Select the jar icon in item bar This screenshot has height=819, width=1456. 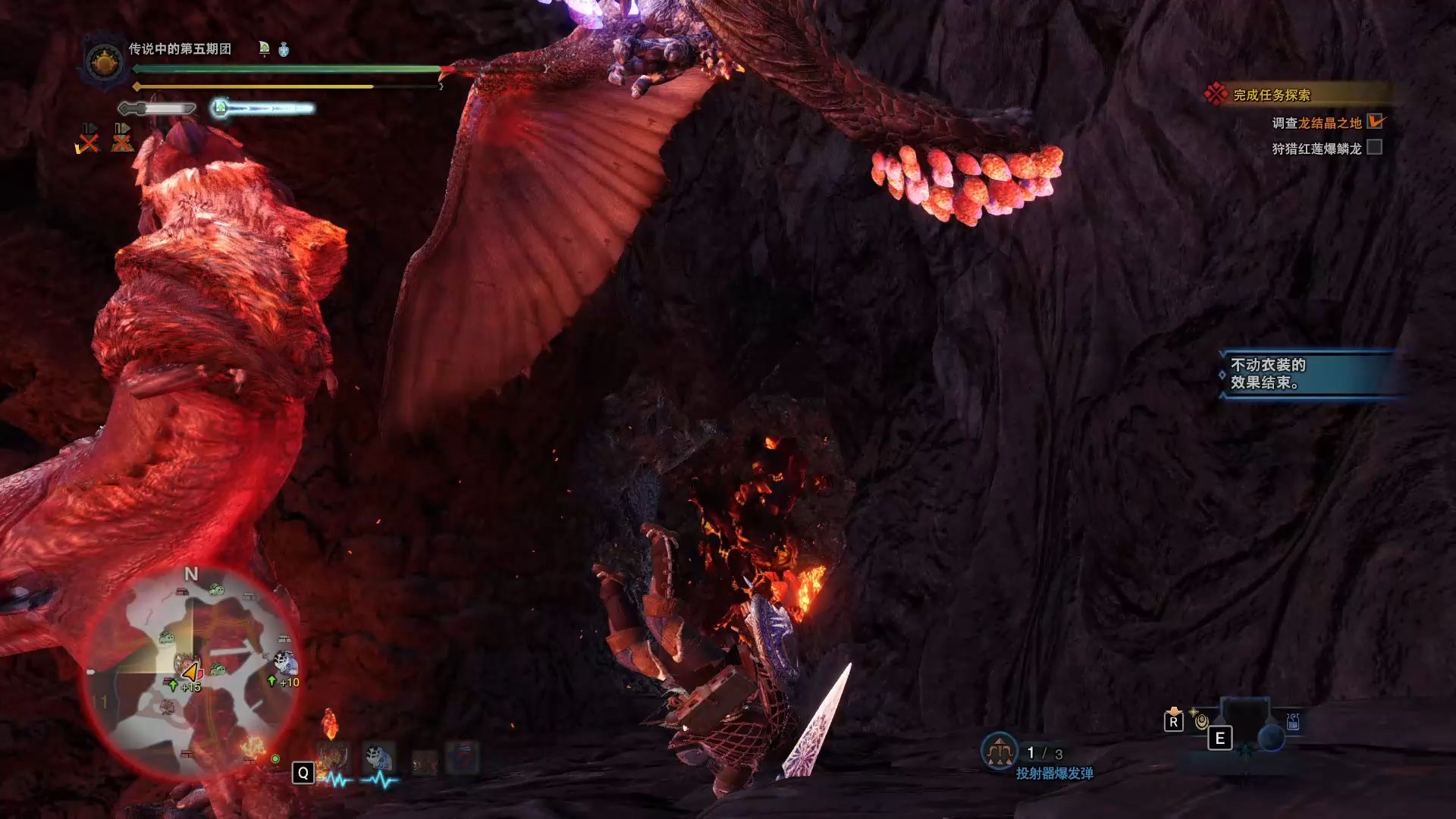point(1293,723)
